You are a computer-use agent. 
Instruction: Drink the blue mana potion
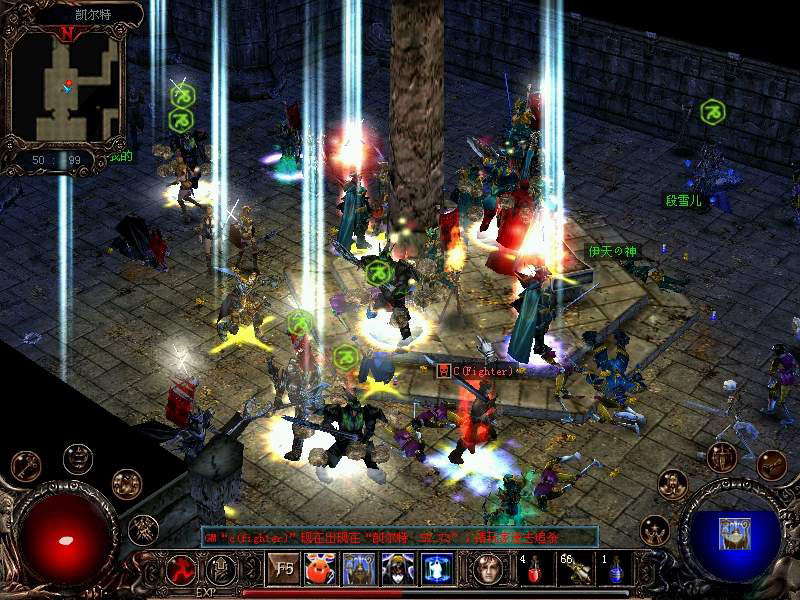coord(613,569)
